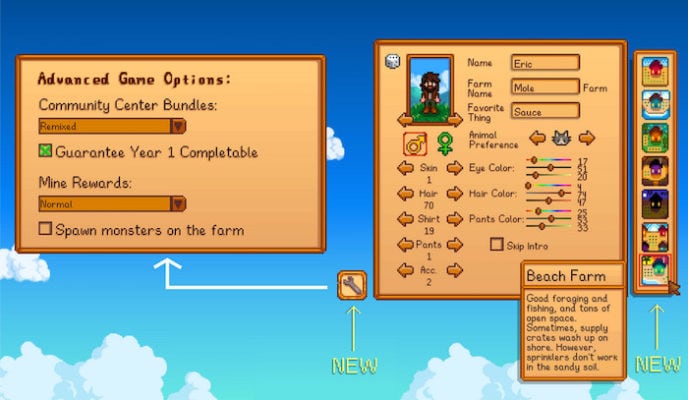Choose the male gender symbol
The image size is (688, 400).
pyautogui.click(x=413, y=144)
